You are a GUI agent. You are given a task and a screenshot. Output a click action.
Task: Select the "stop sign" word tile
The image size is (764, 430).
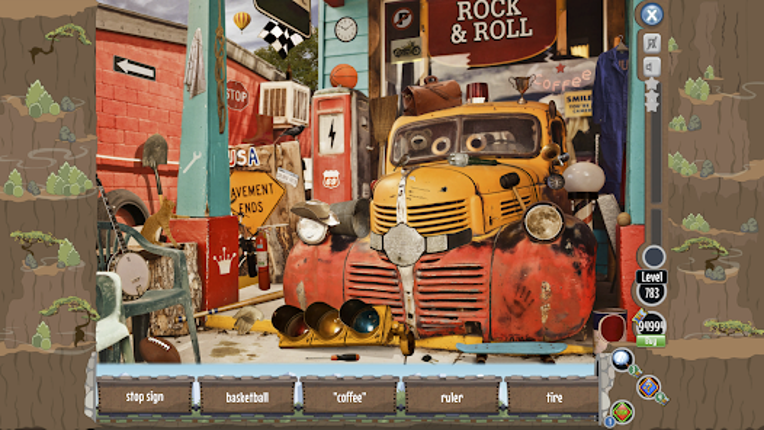click(x=145, y=396)
